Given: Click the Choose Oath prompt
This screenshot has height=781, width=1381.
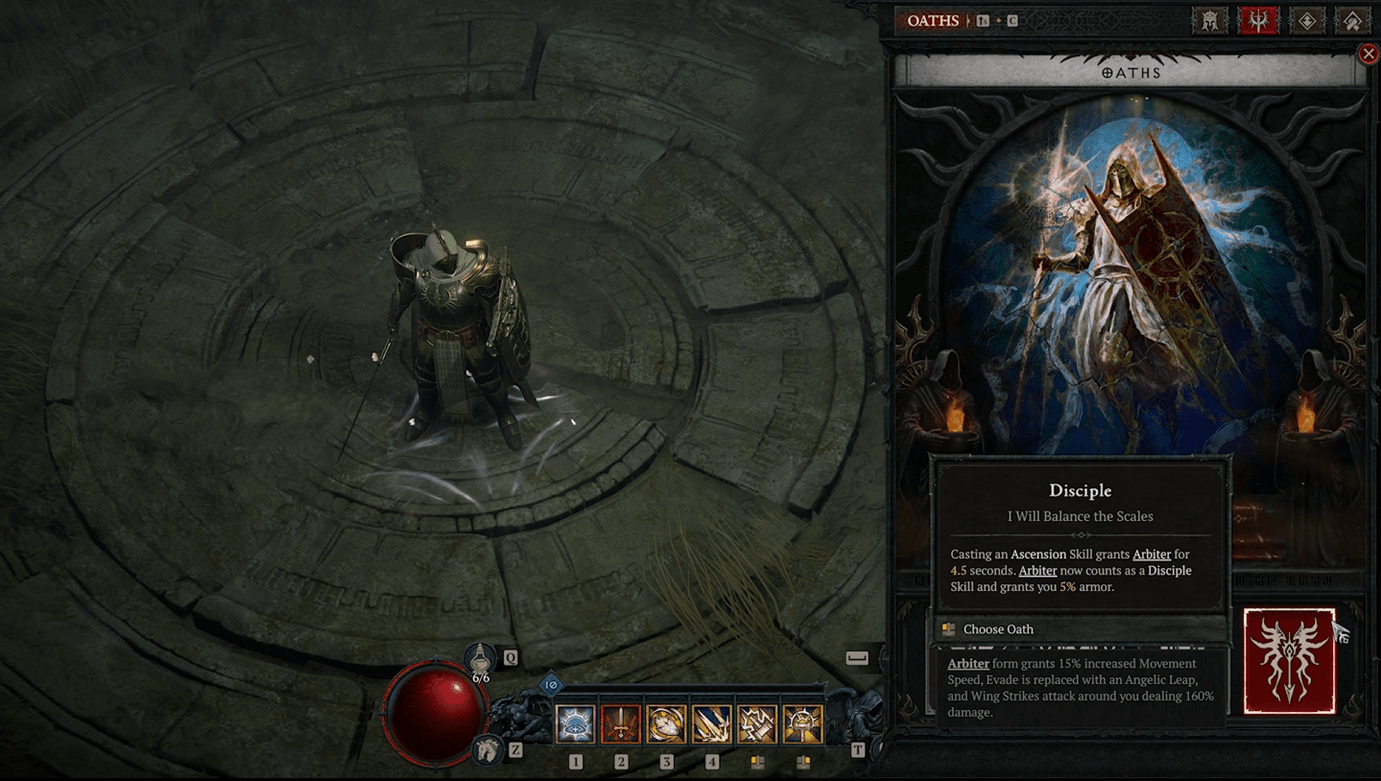Looking at the screenshot, I should [998, 629].
